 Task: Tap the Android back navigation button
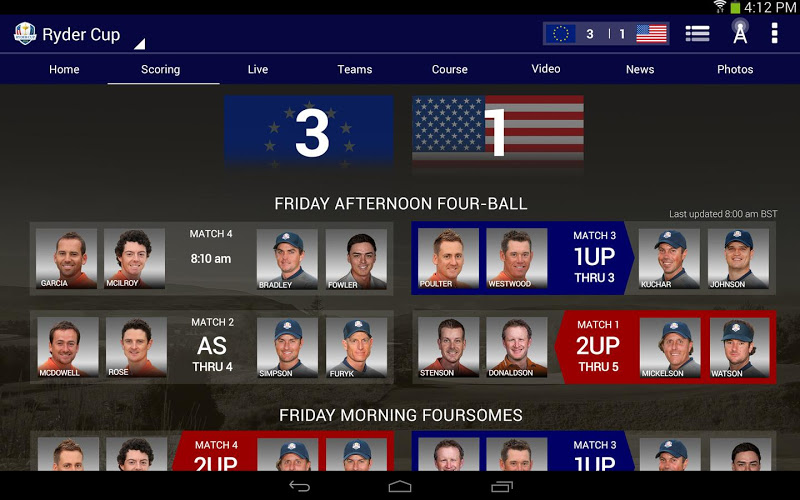click(299, 486)
